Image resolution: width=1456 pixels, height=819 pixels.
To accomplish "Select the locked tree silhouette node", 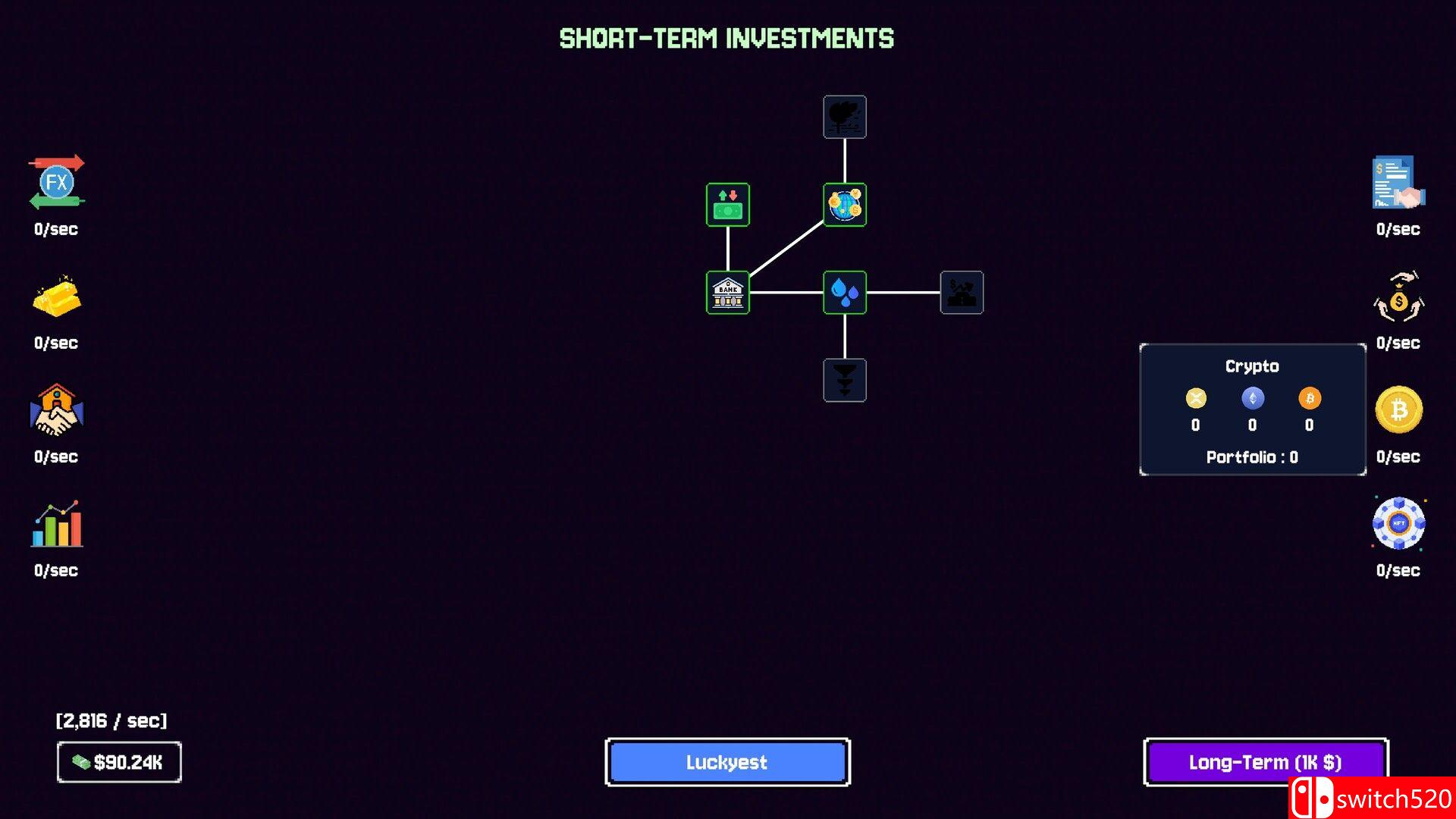I will [845, 117].
